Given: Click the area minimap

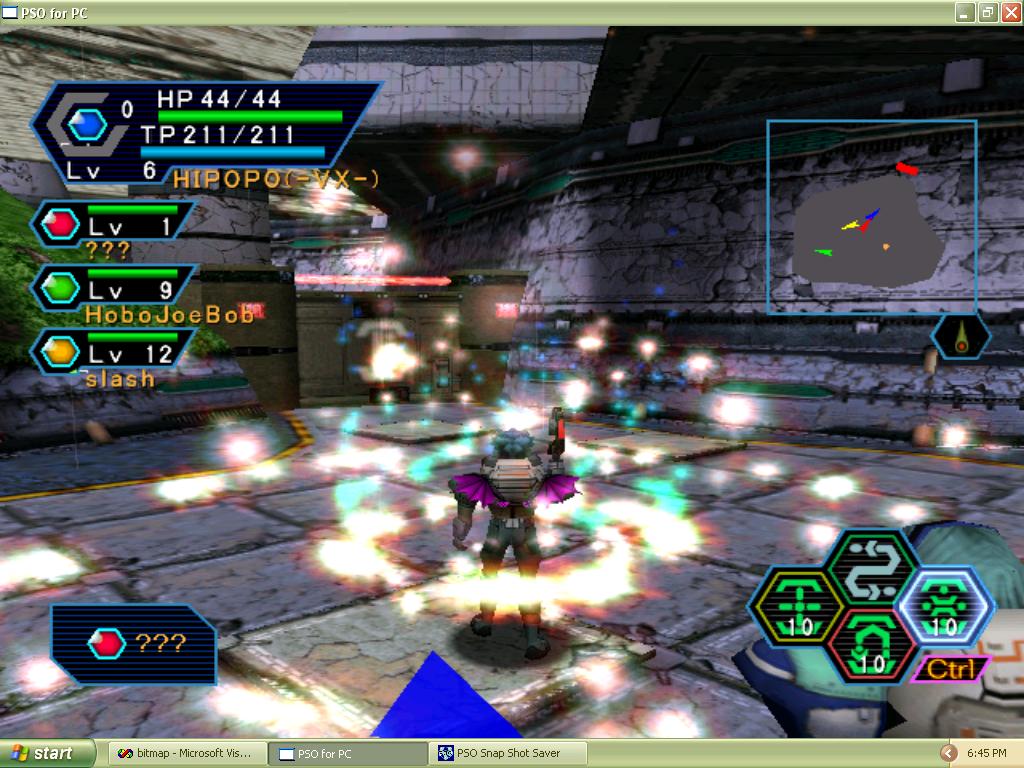Looking at the screenshot, I should pos(871,216).
